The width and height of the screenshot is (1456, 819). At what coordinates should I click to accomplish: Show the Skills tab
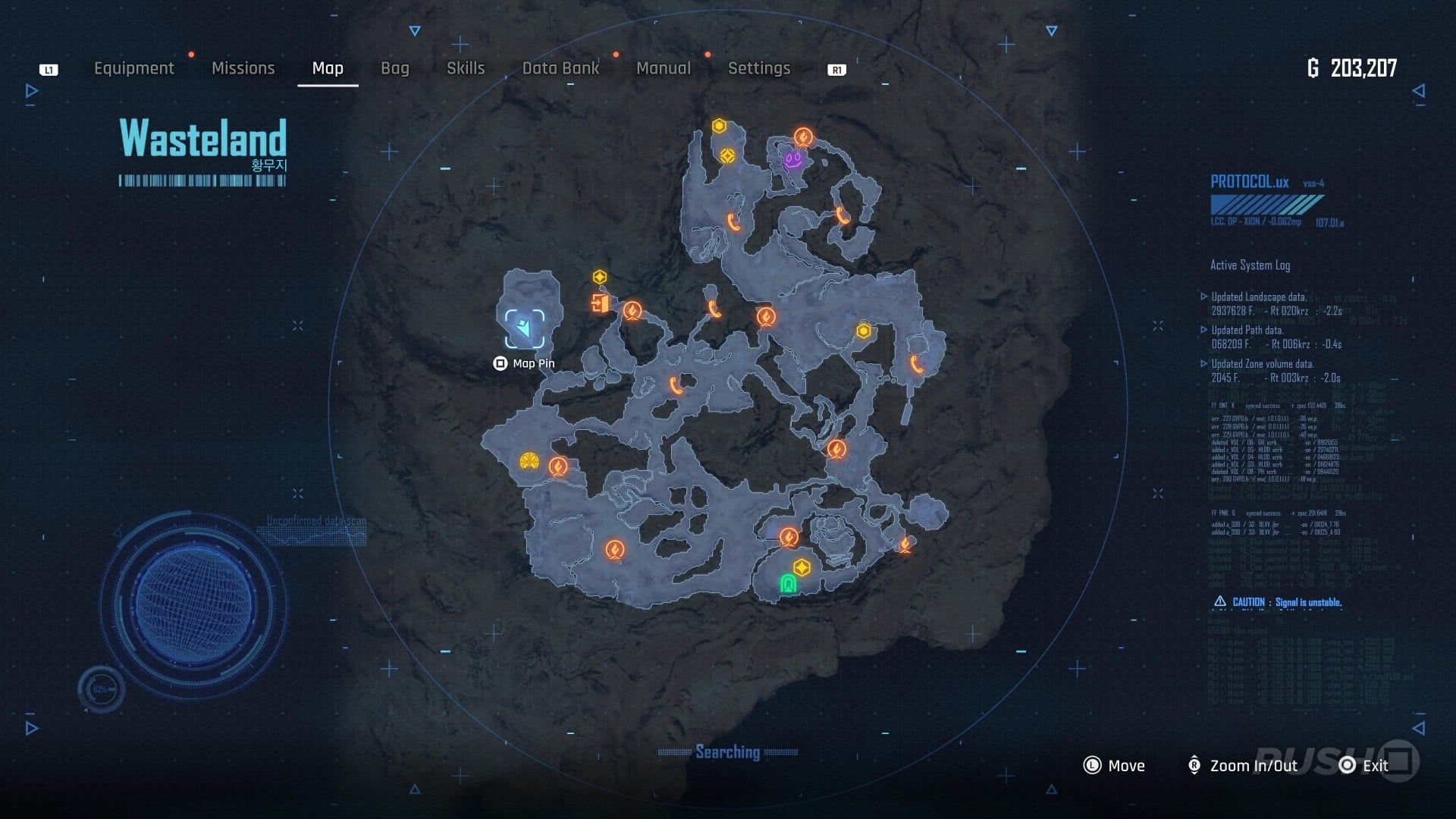tap(466, 68)
